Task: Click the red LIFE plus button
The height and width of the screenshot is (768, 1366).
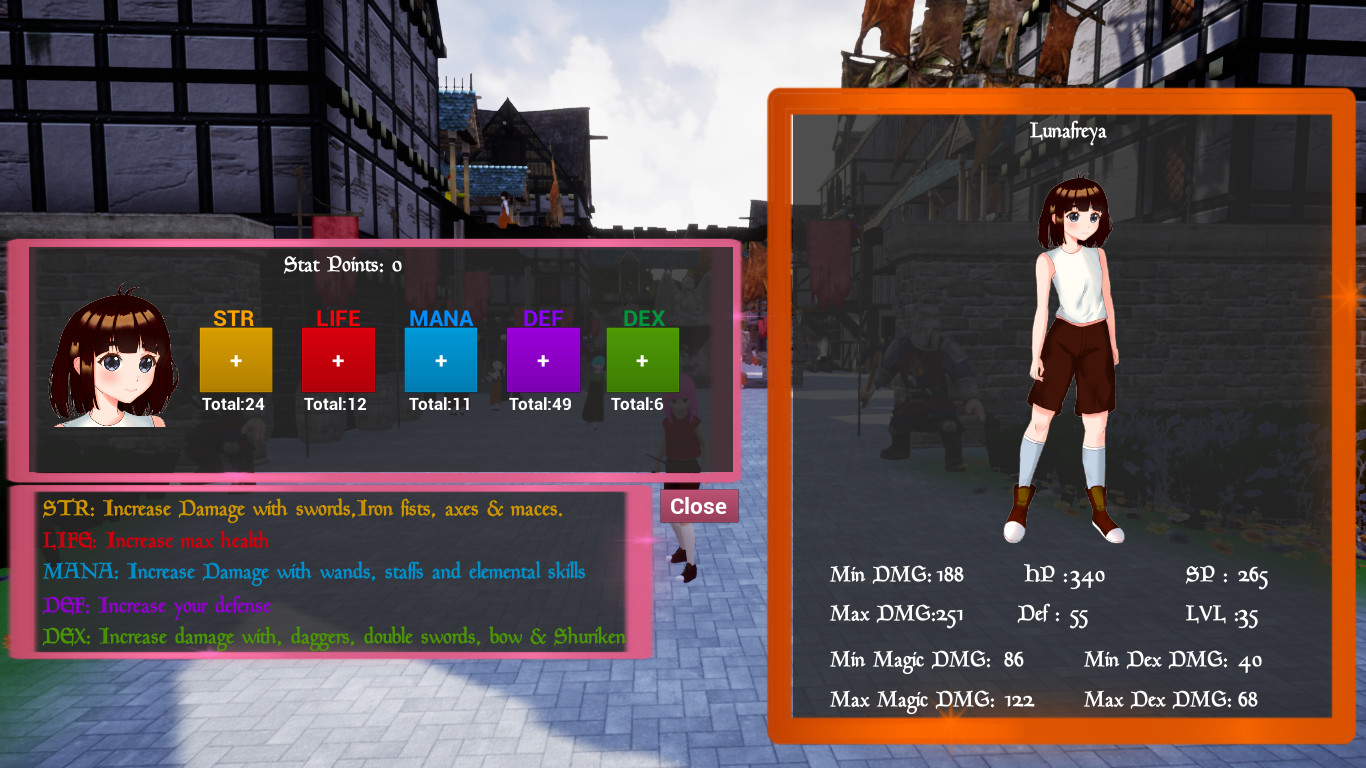Action: point(338,359)
